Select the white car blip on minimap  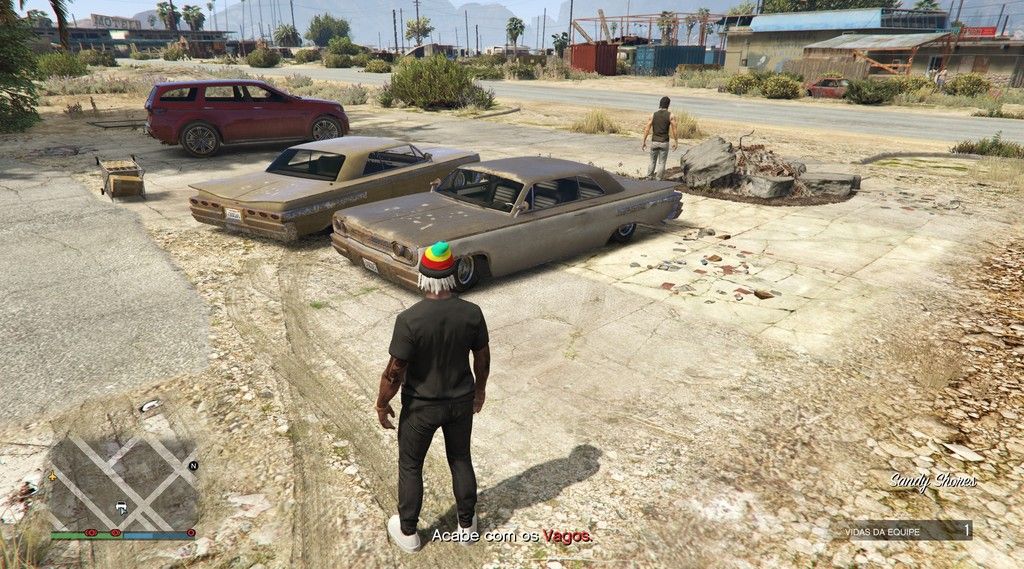point(121,507)
